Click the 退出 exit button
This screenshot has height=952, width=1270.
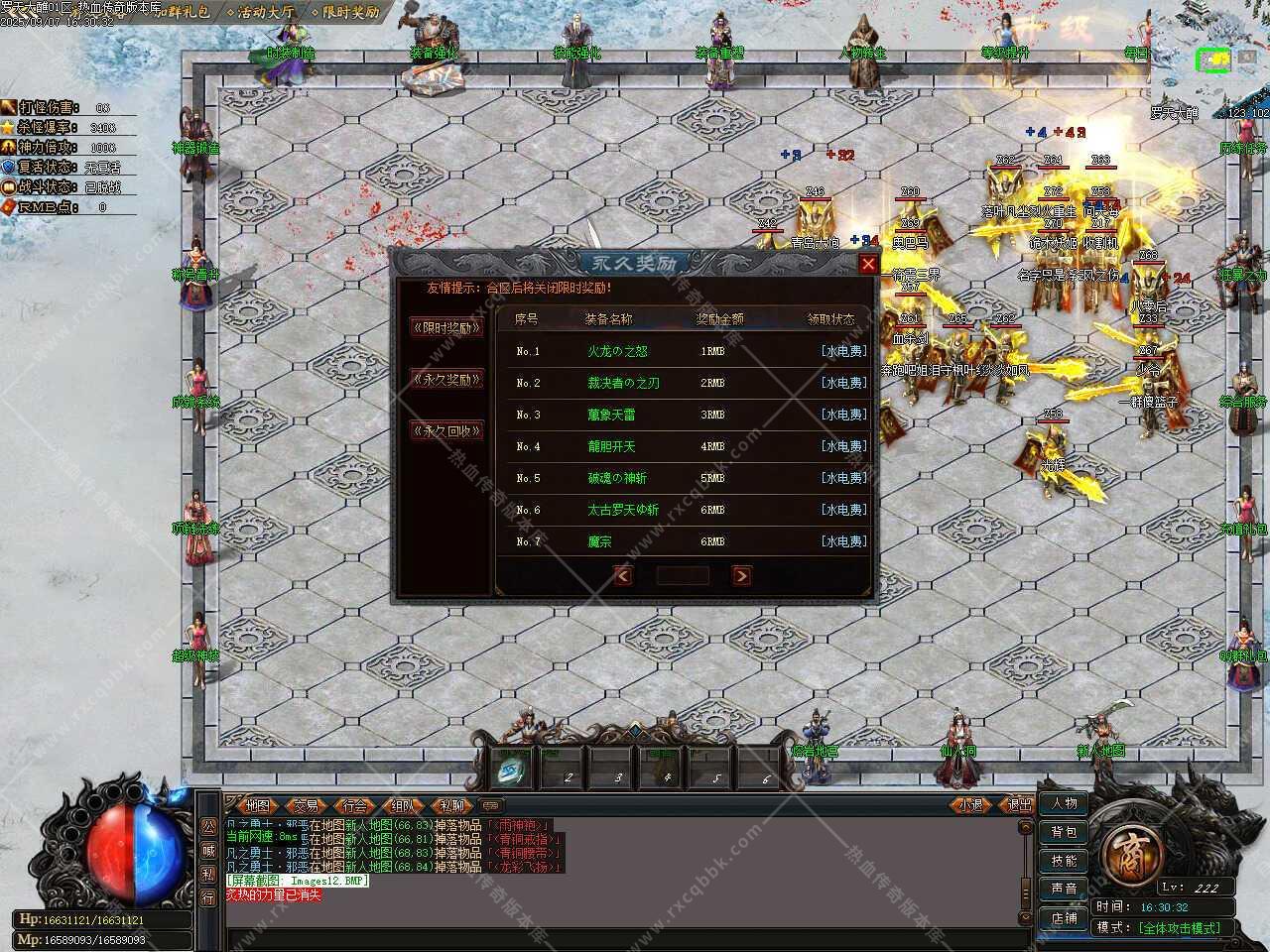[1018, 805]
